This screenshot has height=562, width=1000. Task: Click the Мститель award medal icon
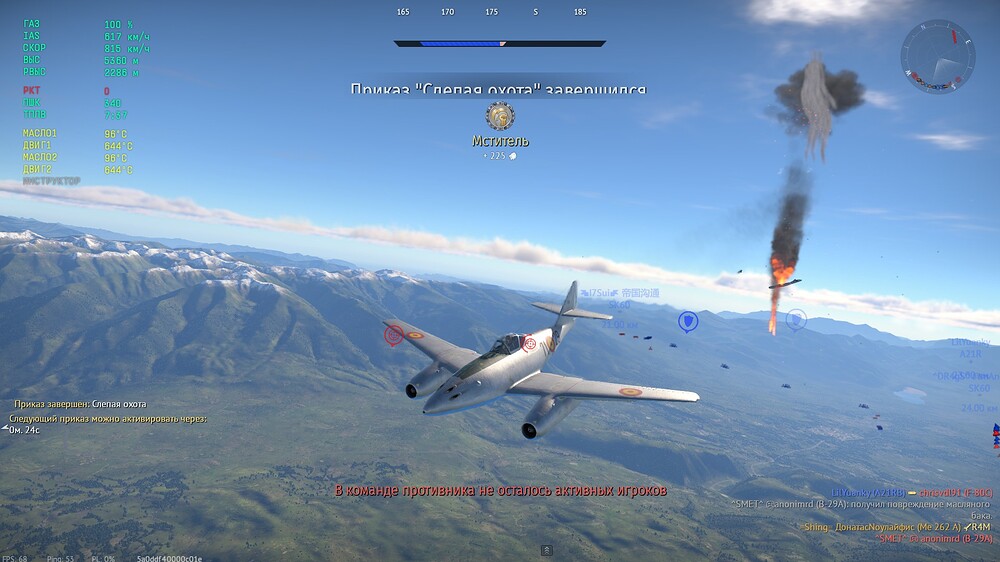[x=500, y=116]
